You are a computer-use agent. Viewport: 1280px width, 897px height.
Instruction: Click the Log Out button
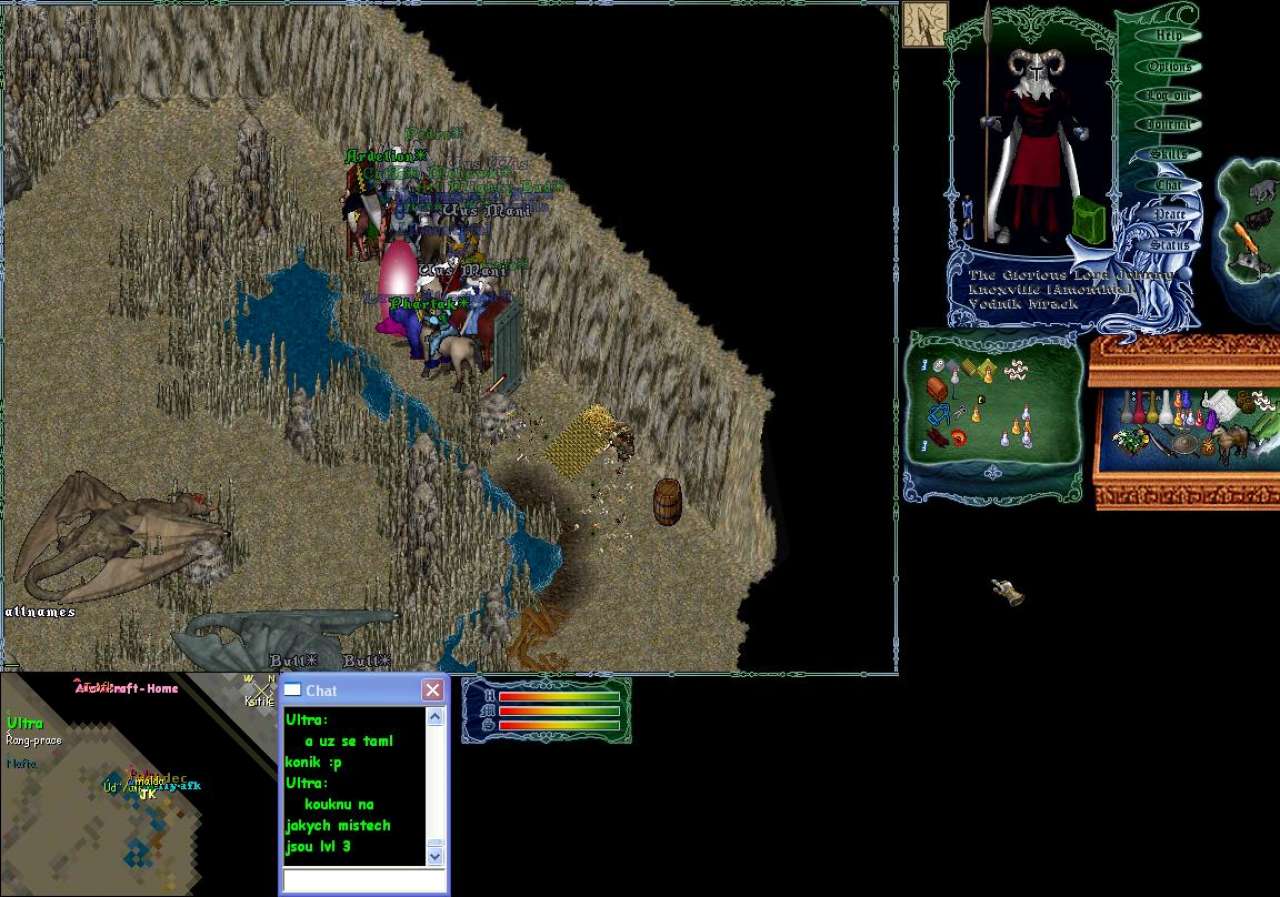pyautogui.click(x=1169, y=95)
